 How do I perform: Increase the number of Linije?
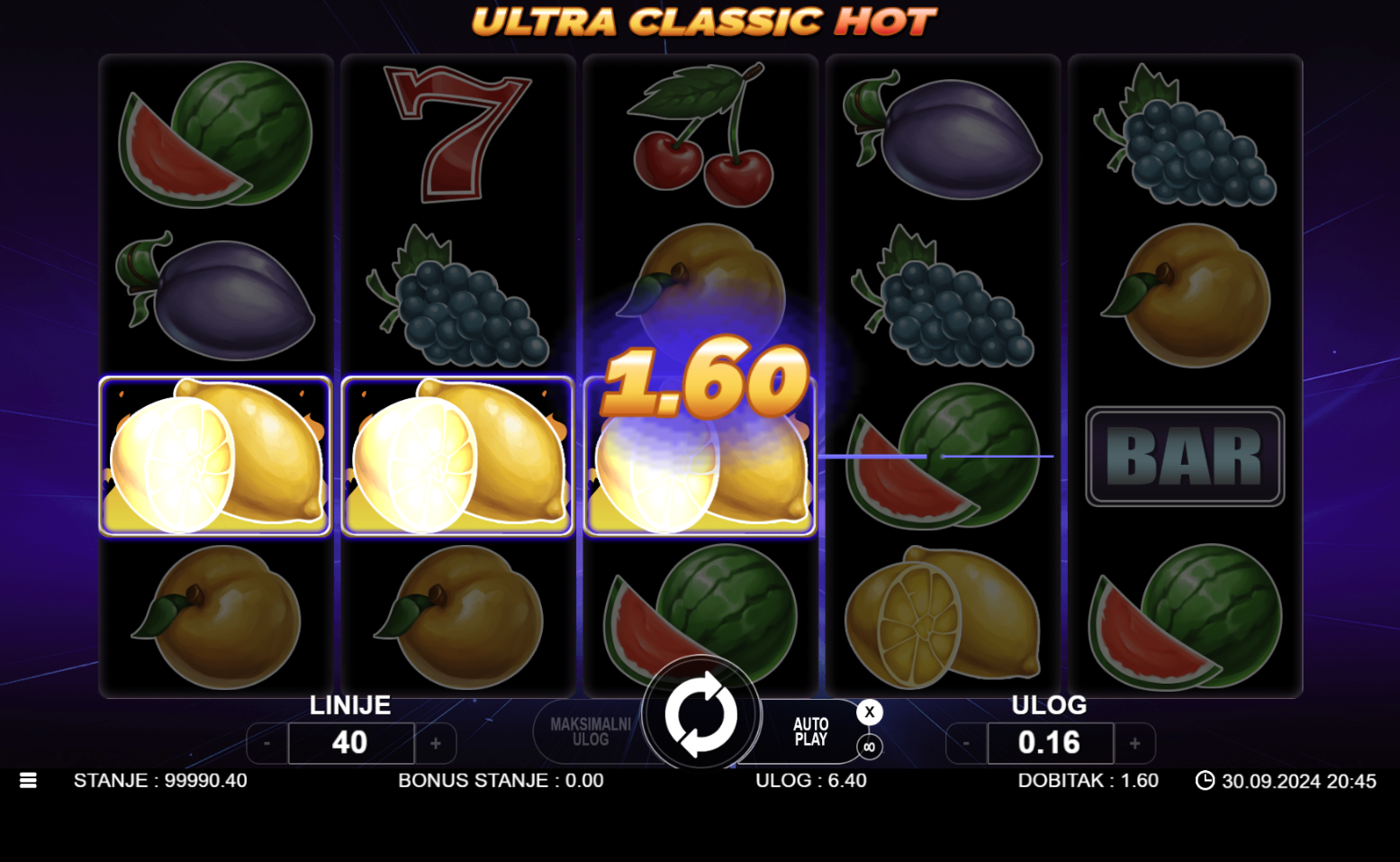coord(436,744)
